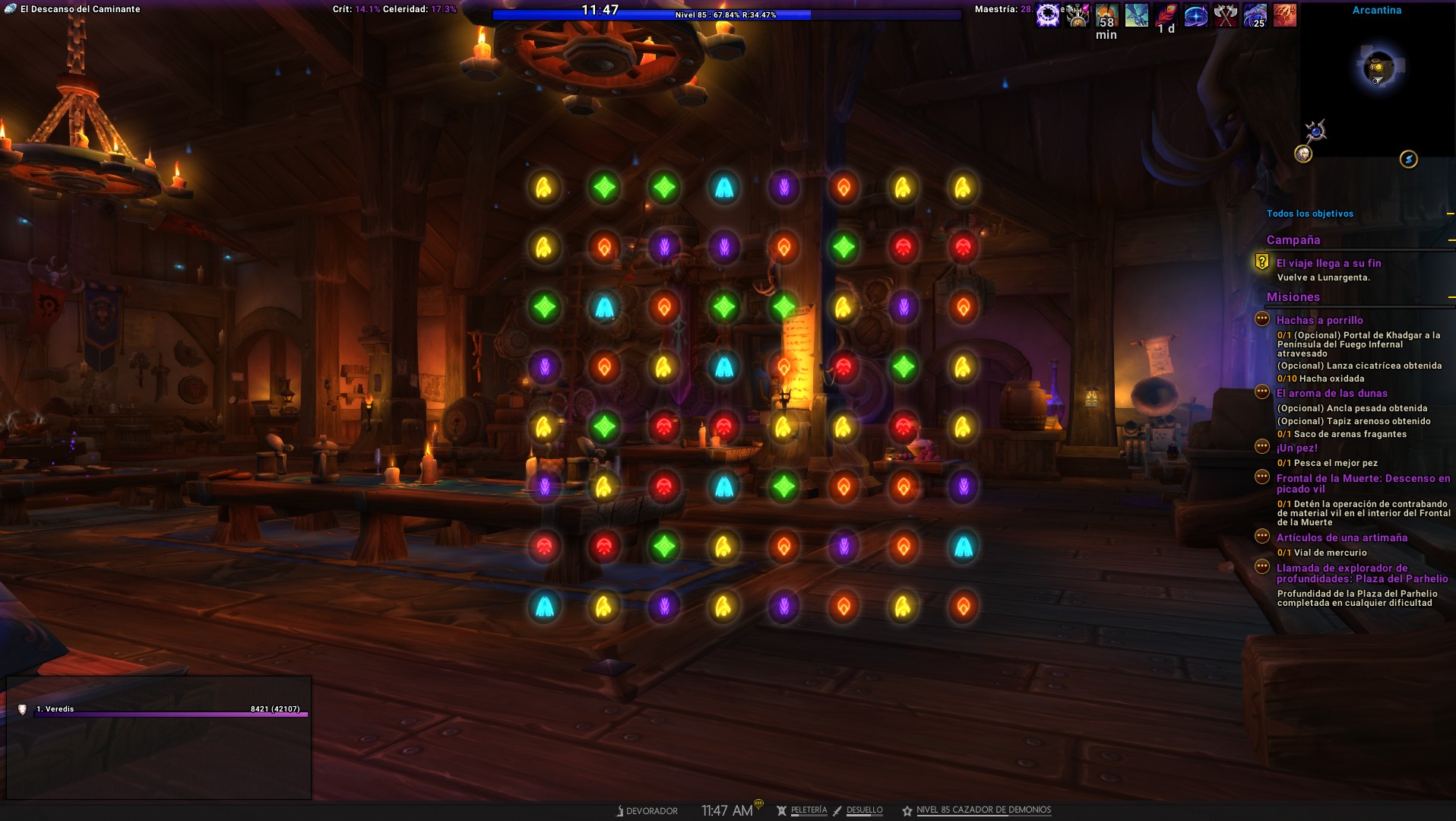Viewport: 1456px width, 821px height.
Task: Click the Nivel 85 Cazador de Demonios label
Action: (983, 810)
